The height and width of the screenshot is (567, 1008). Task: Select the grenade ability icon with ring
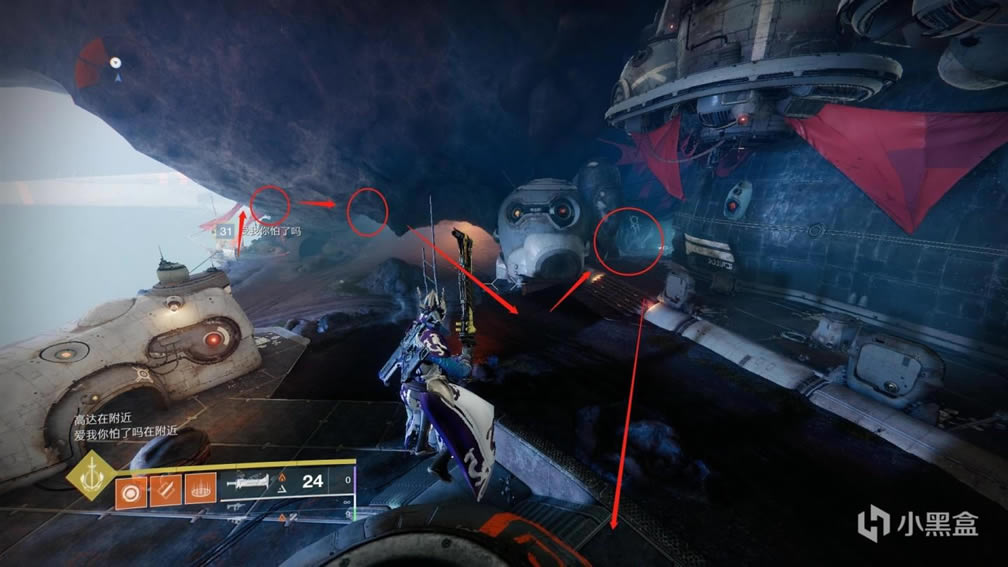tap(130, 493)
